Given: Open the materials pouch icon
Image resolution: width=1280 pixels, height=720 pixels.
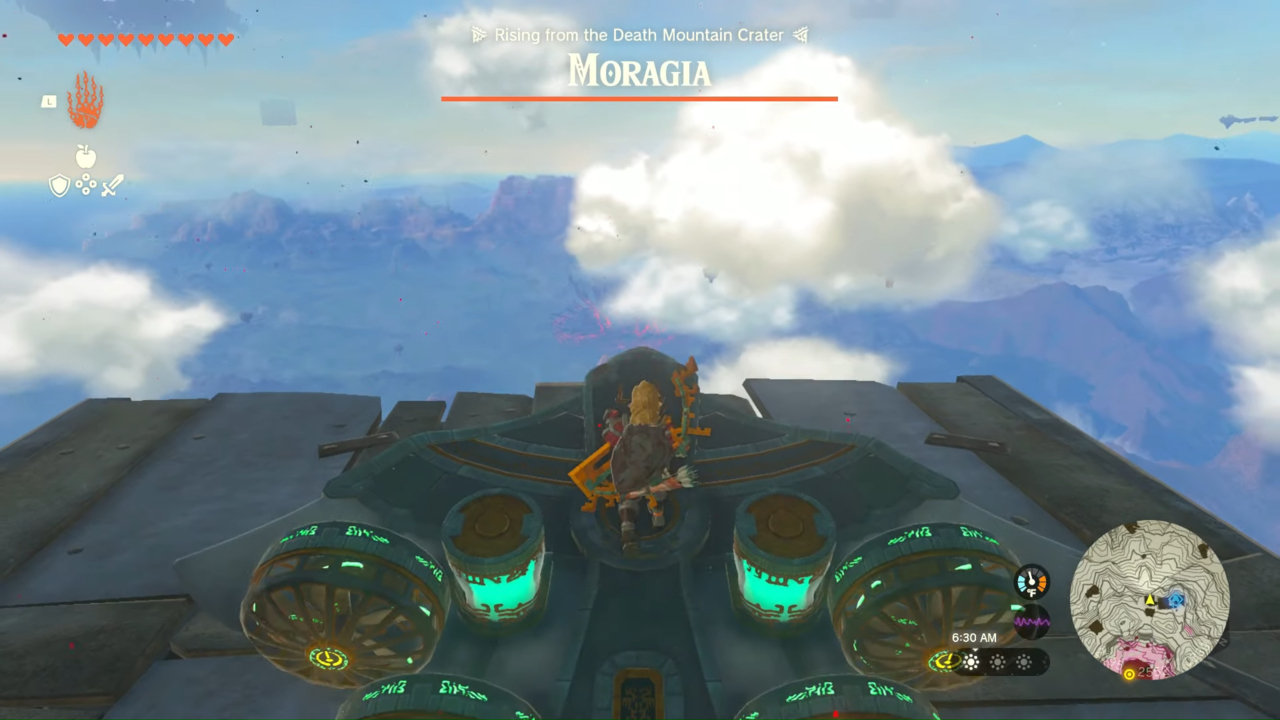Looking at the screenshot, I should (x=85, y=186).
